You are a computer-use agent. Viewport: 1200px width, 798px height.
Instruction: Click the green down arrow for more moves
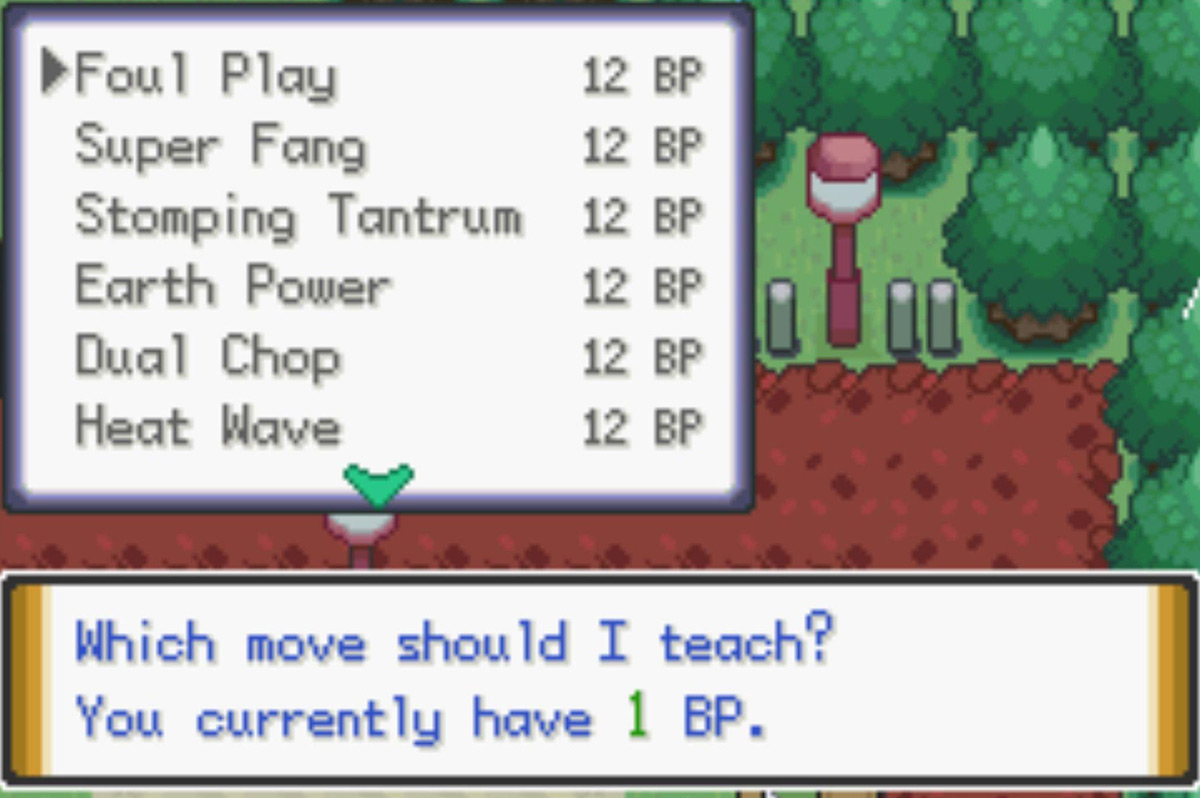click(x=378, y=484)
